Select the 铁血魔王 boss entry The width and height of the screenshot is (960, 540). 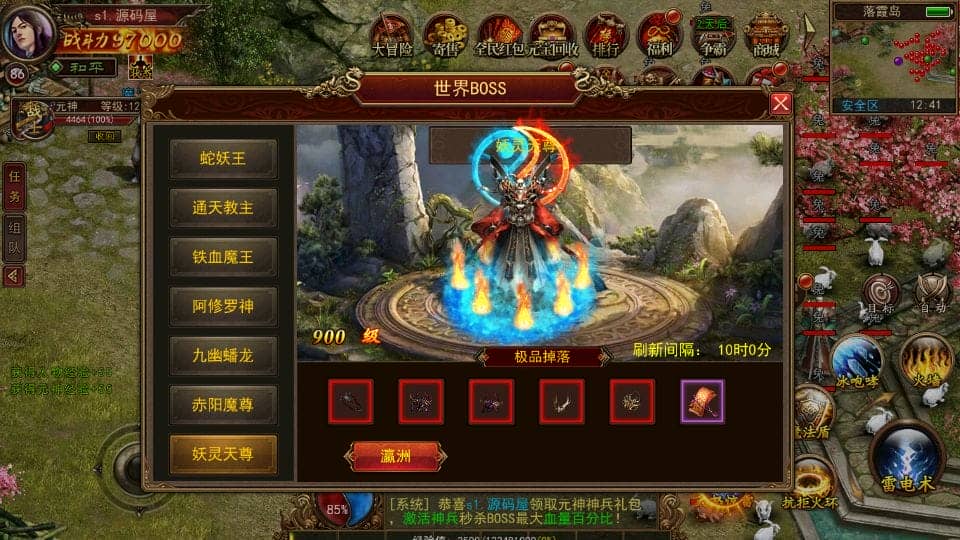coord(223,257)
